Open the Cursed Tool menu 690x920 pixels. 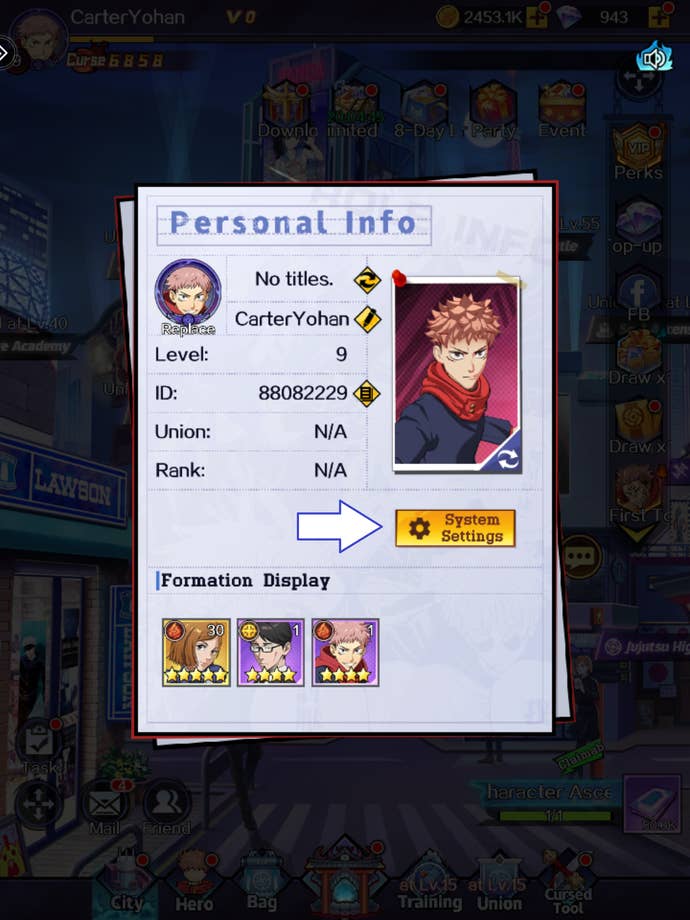567,880
